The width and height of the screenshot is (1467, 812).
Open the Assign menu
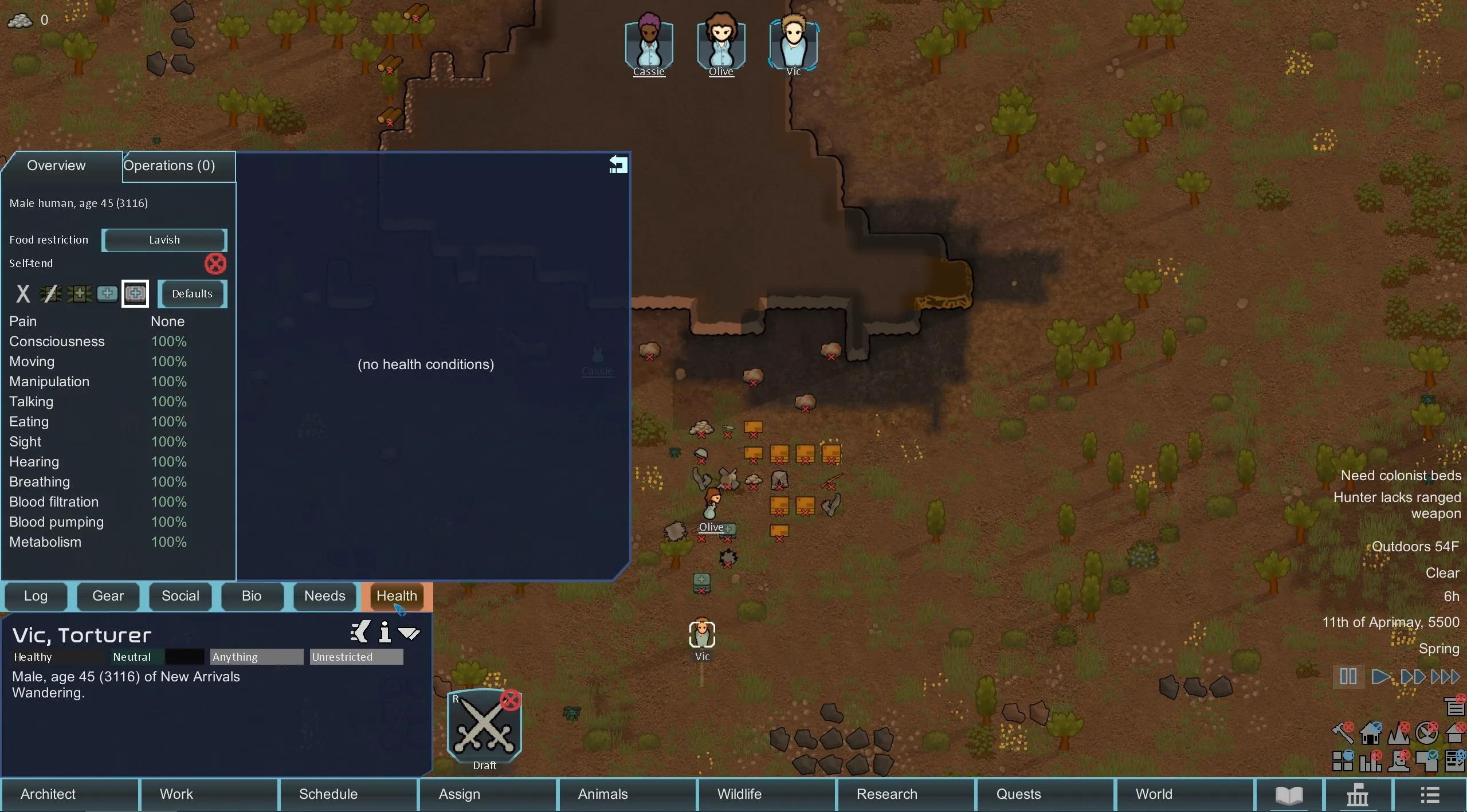[x=460, y=794]
